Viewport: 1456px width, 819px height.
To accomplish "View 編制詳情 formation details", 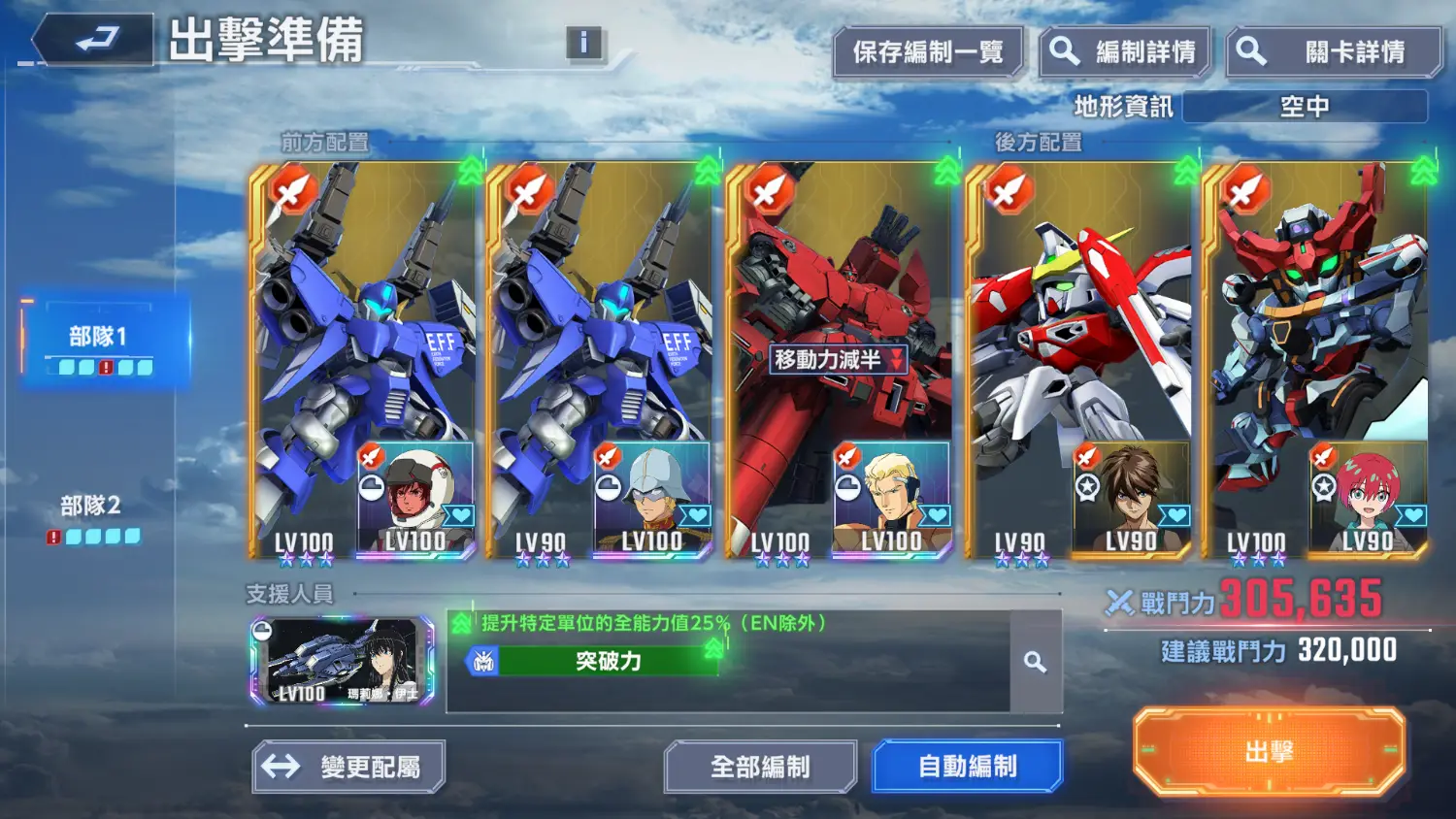I will point(1126,52).
